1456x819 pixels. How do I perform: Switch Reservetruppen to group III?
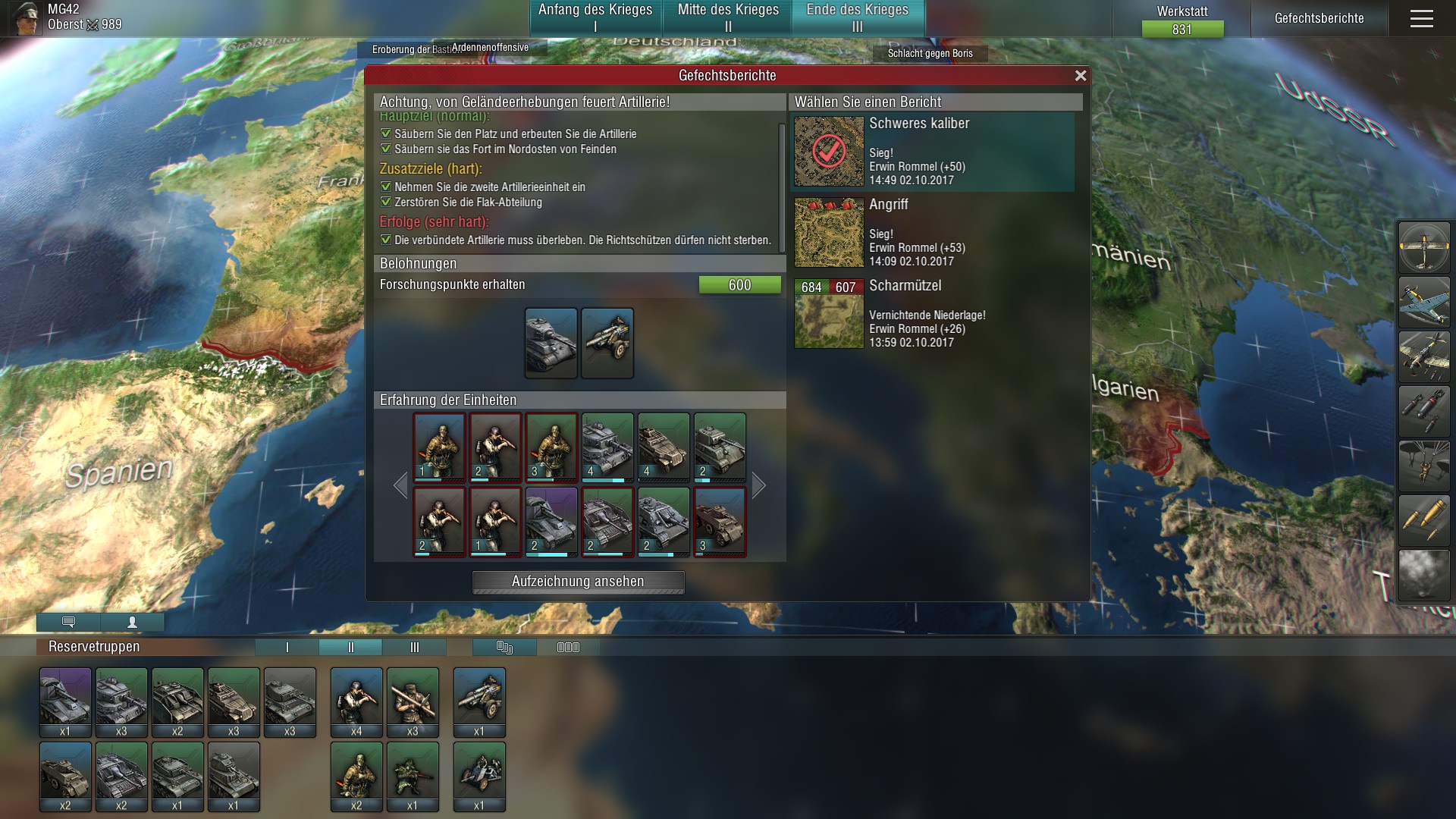pyautogui.click(x=414, y=648)
